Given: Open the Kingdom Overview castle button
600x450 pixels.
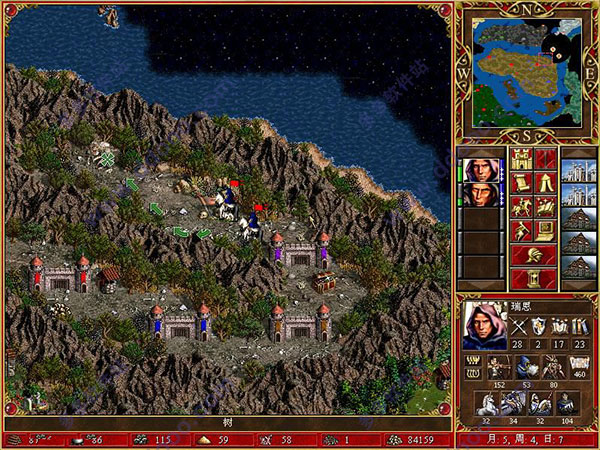Looking at the screenshot, I should click(520, 159).
